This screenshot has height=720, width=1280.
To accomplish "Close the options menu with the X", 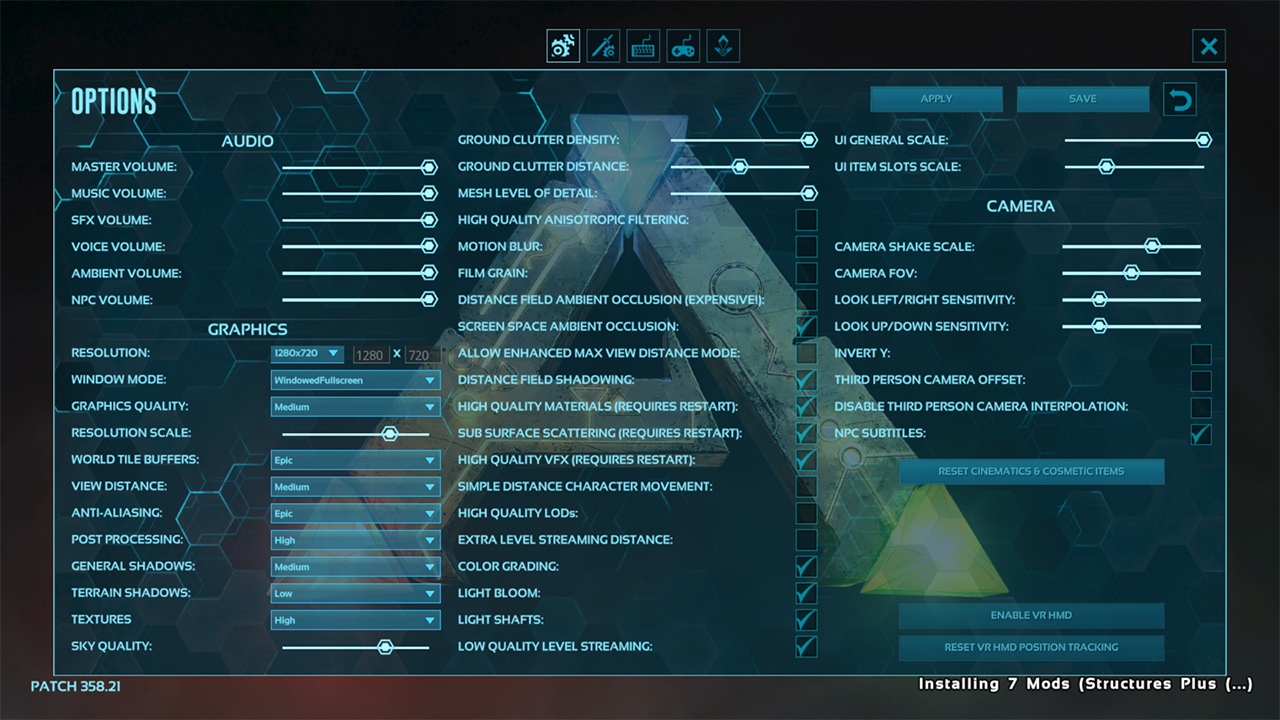I will pos(1209,46).
